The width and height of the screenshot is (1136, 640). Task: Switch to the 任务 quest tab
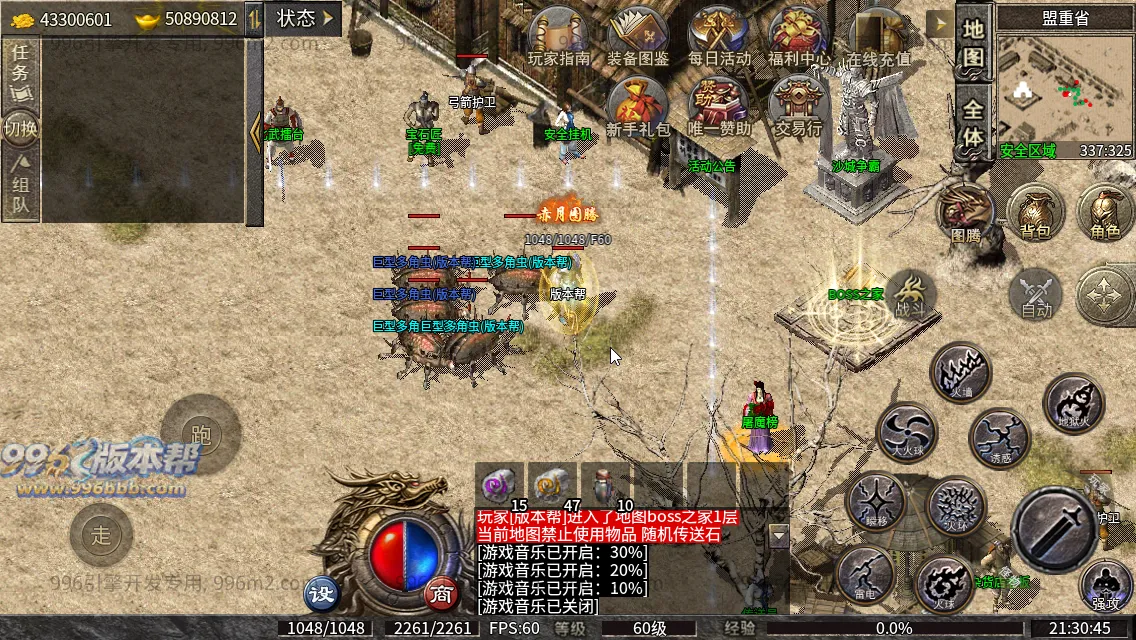21,72
